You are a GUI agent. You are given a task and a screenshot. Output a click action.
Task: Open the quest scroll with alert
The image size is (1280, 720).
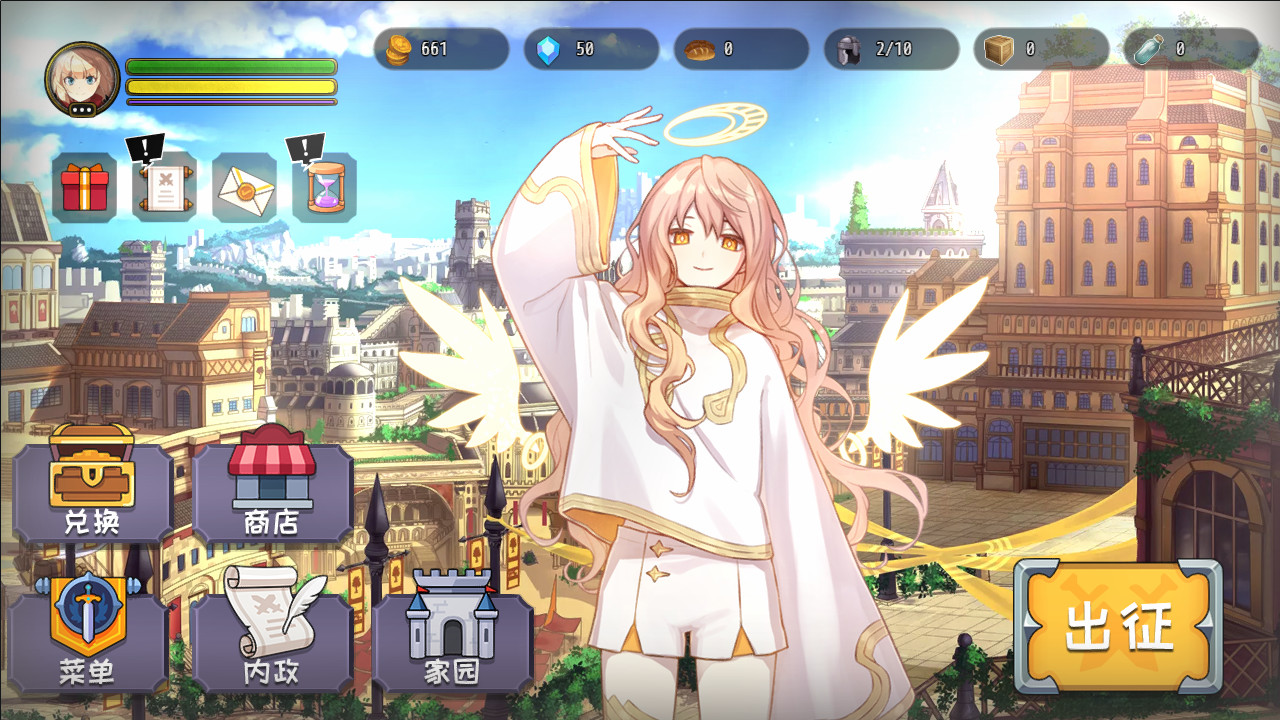(x=164, y=187)
